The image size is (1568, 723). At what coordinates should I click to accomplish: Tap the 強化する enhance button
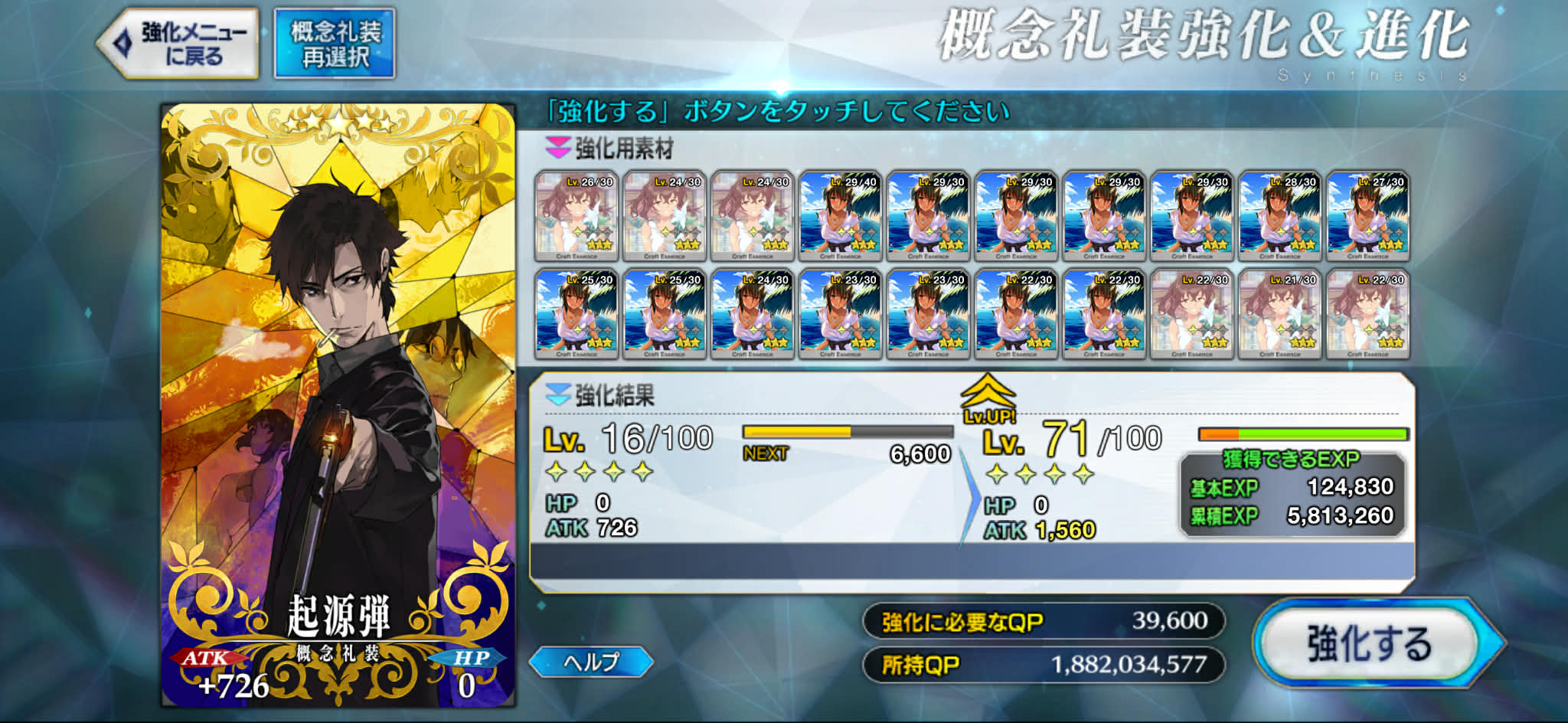[1369, 643]
